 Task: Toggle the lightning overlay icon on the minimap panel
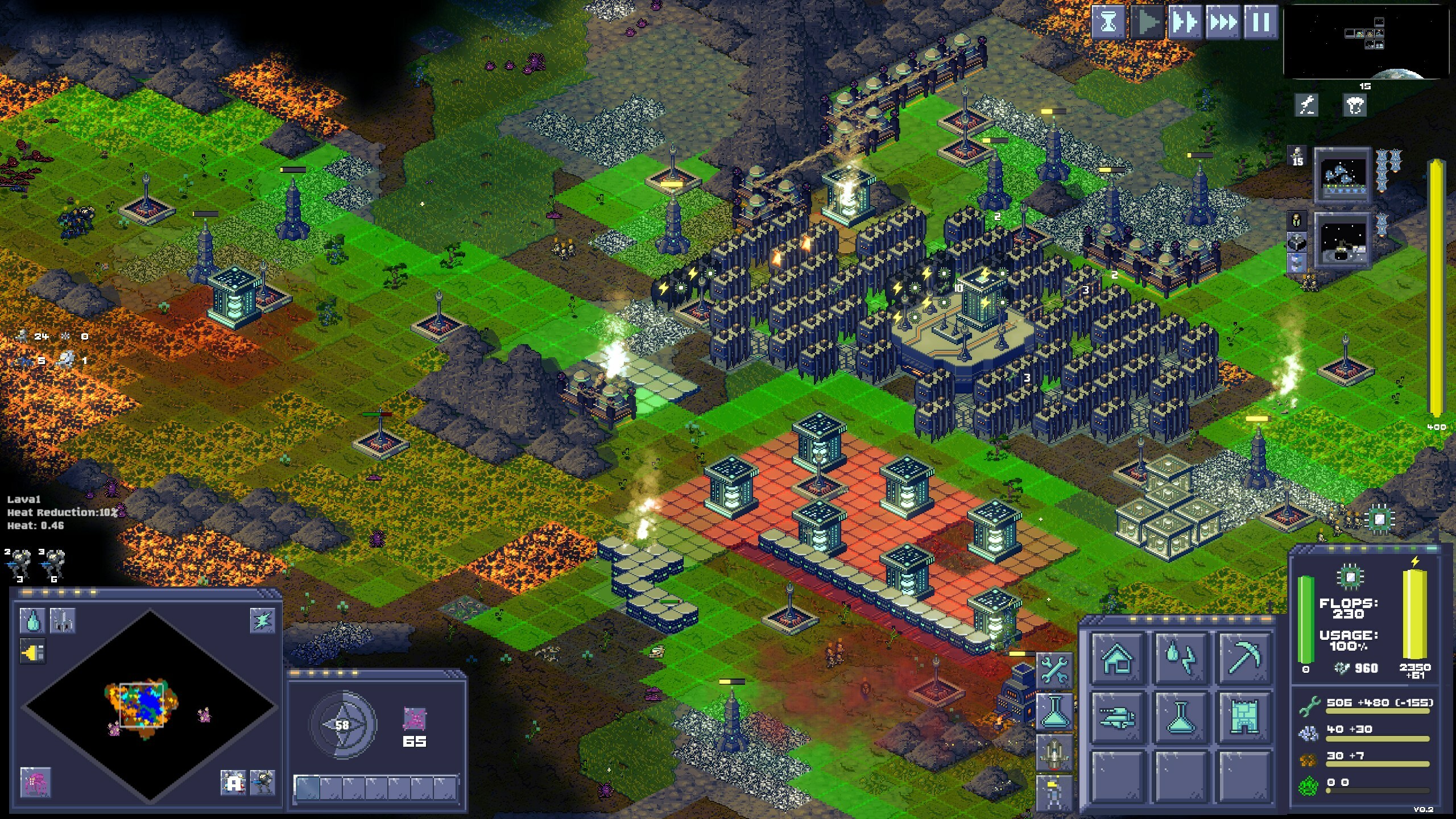[263, 620]
